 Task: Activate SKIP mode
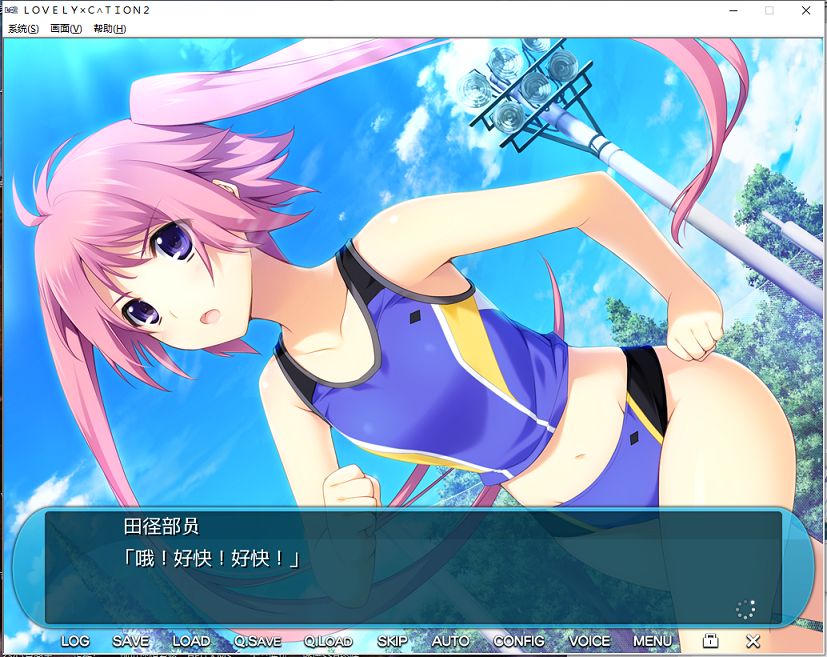click(392, 641)
